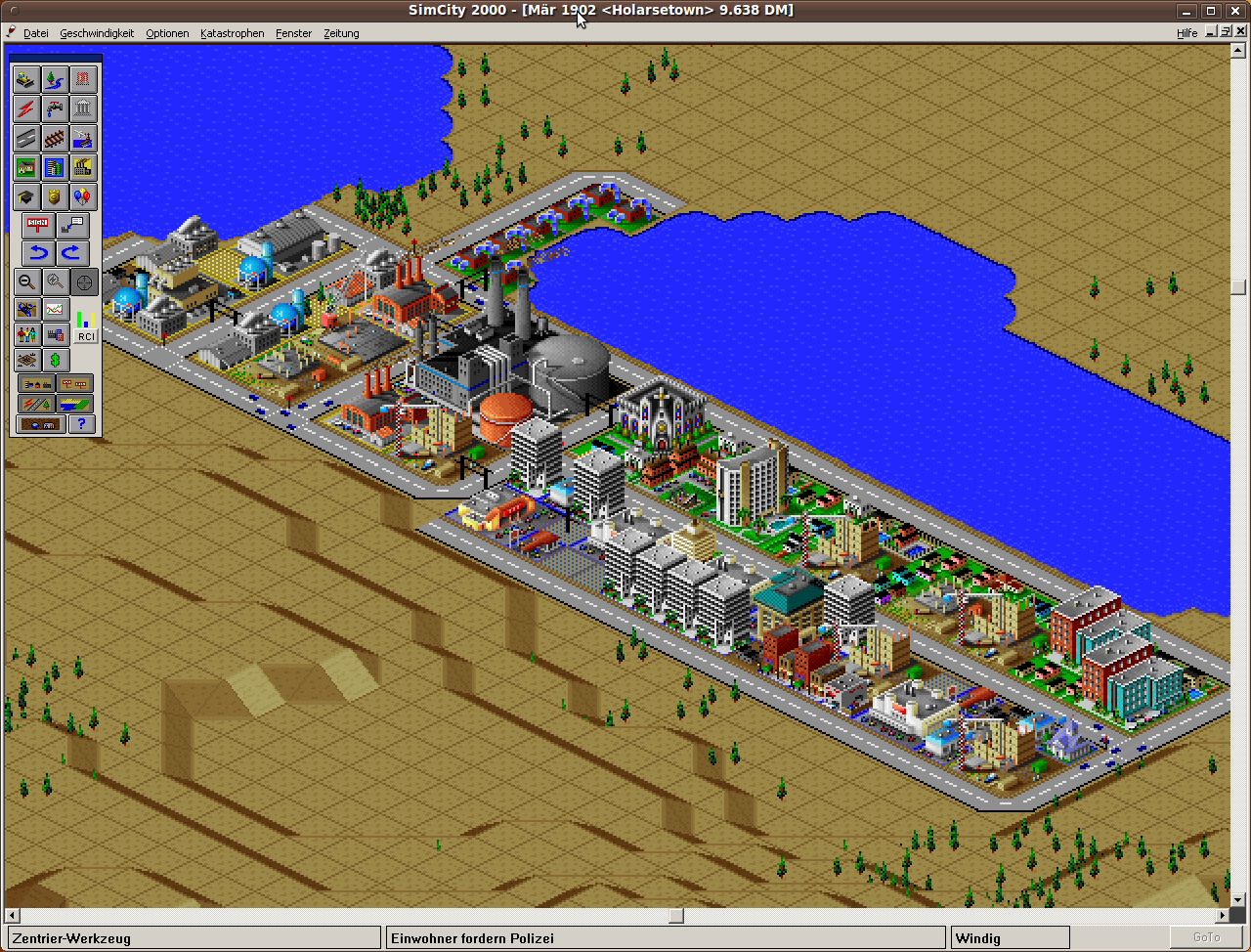Select the road building tool

(x=25, y=139)
